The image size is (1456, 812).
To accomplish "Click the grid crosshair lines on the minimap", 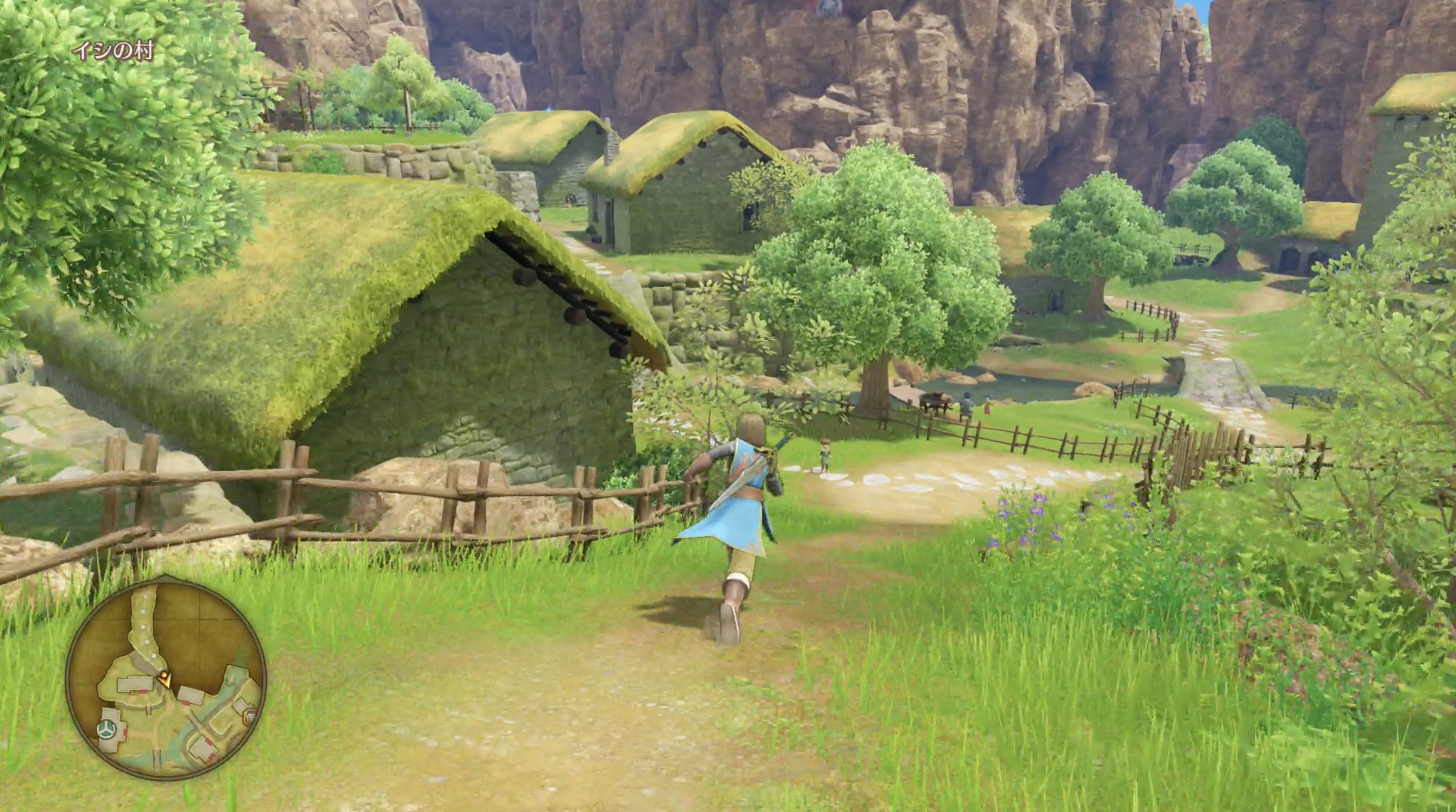I will click(x=199, y=621).
